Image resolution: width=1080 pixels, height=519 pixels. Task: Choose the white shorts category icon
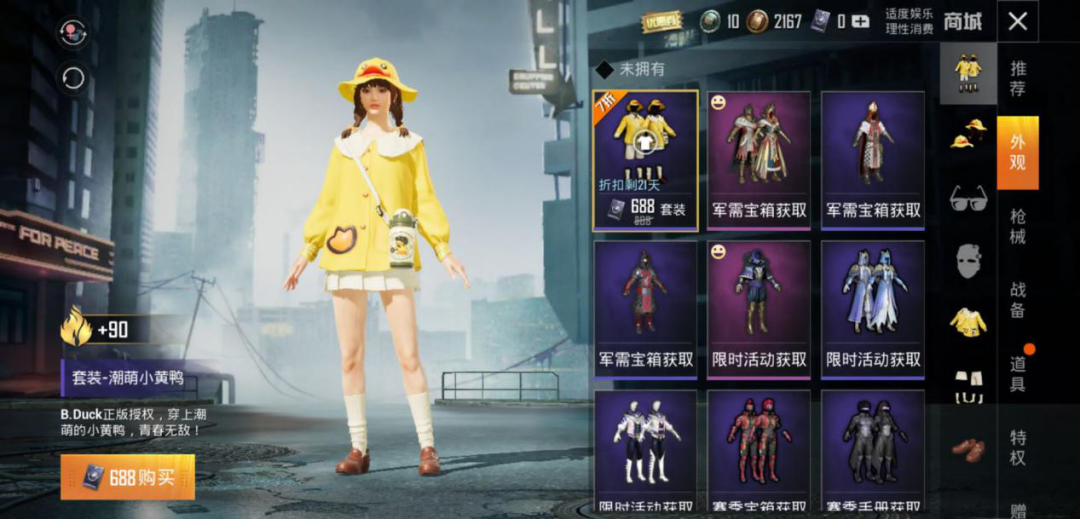[967, 385]
